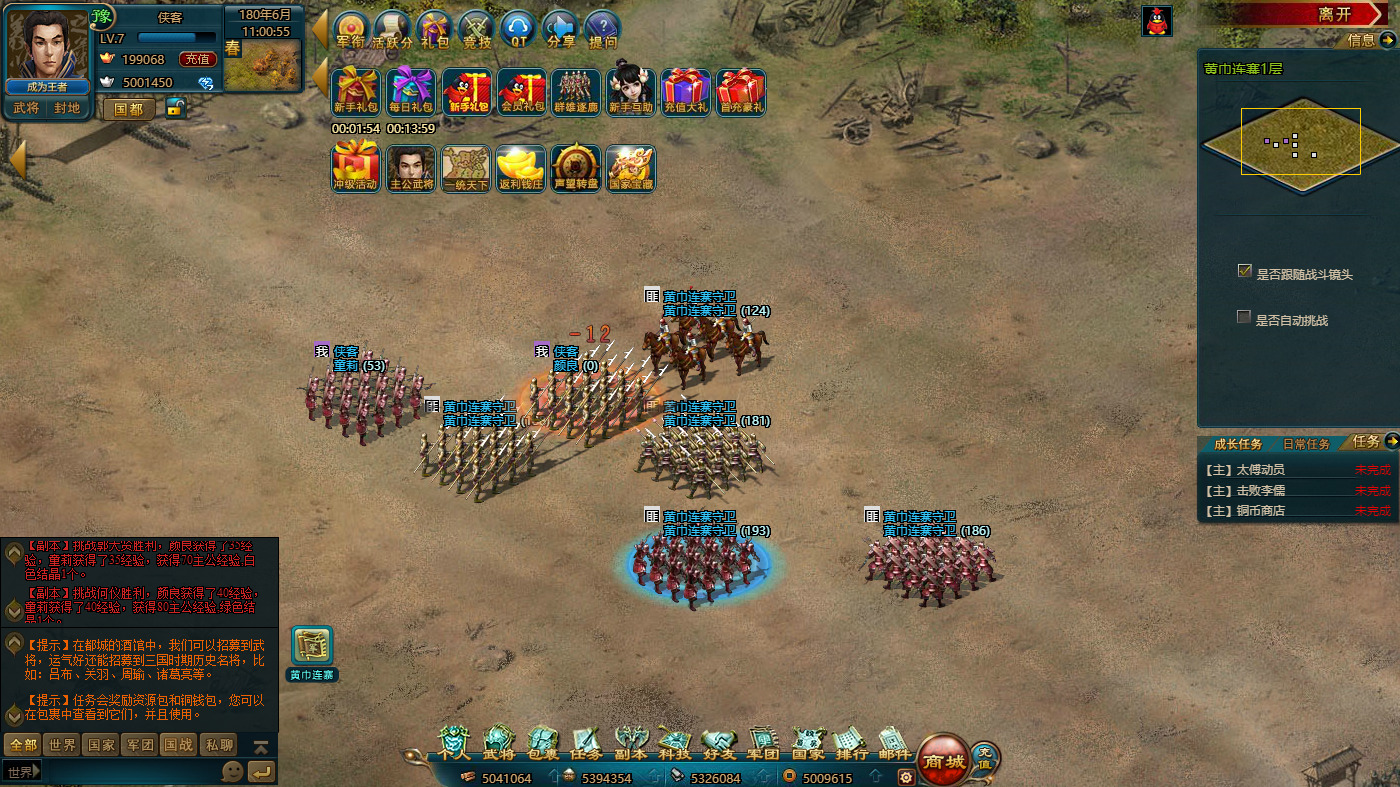Open the 商城 shop orb

(x=942, y=761)
